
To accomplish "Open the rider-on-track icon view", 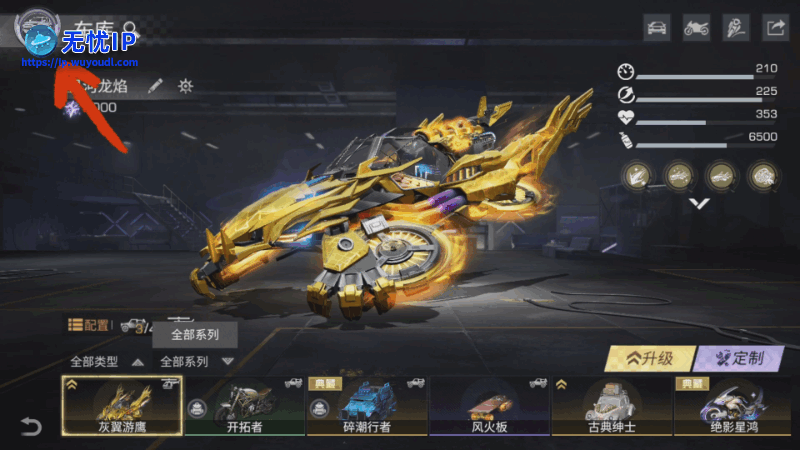I will pyautogui.click(x=736, y=28).
